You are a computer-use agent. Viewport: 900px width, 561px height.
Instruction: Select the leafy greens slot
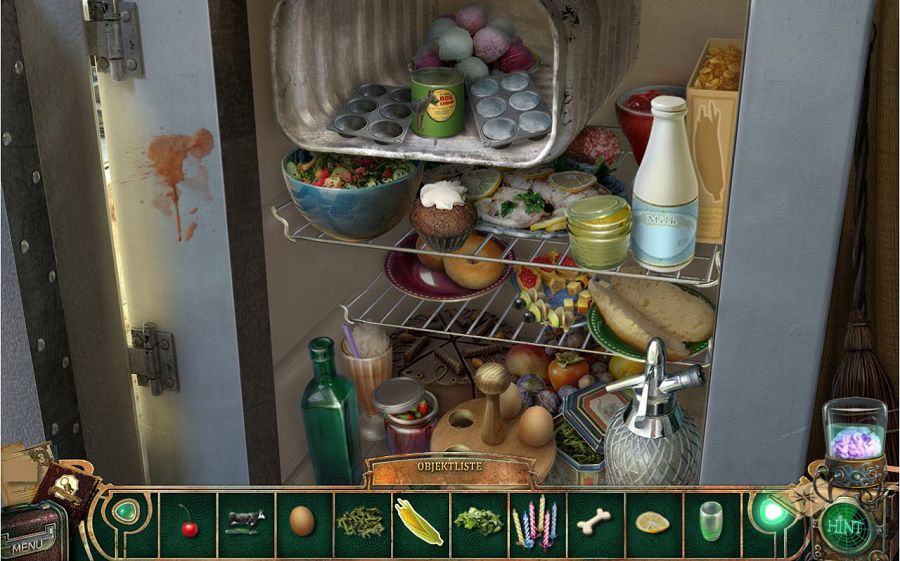tap(478, 522)
